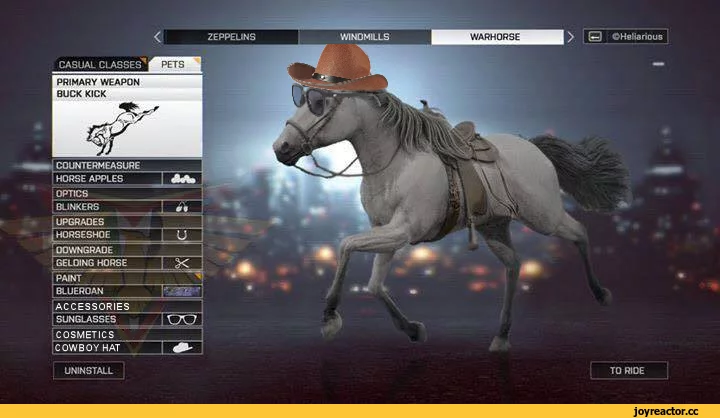Open the Casual Classes tab
720x418 pixels.
tap(100, 65)
